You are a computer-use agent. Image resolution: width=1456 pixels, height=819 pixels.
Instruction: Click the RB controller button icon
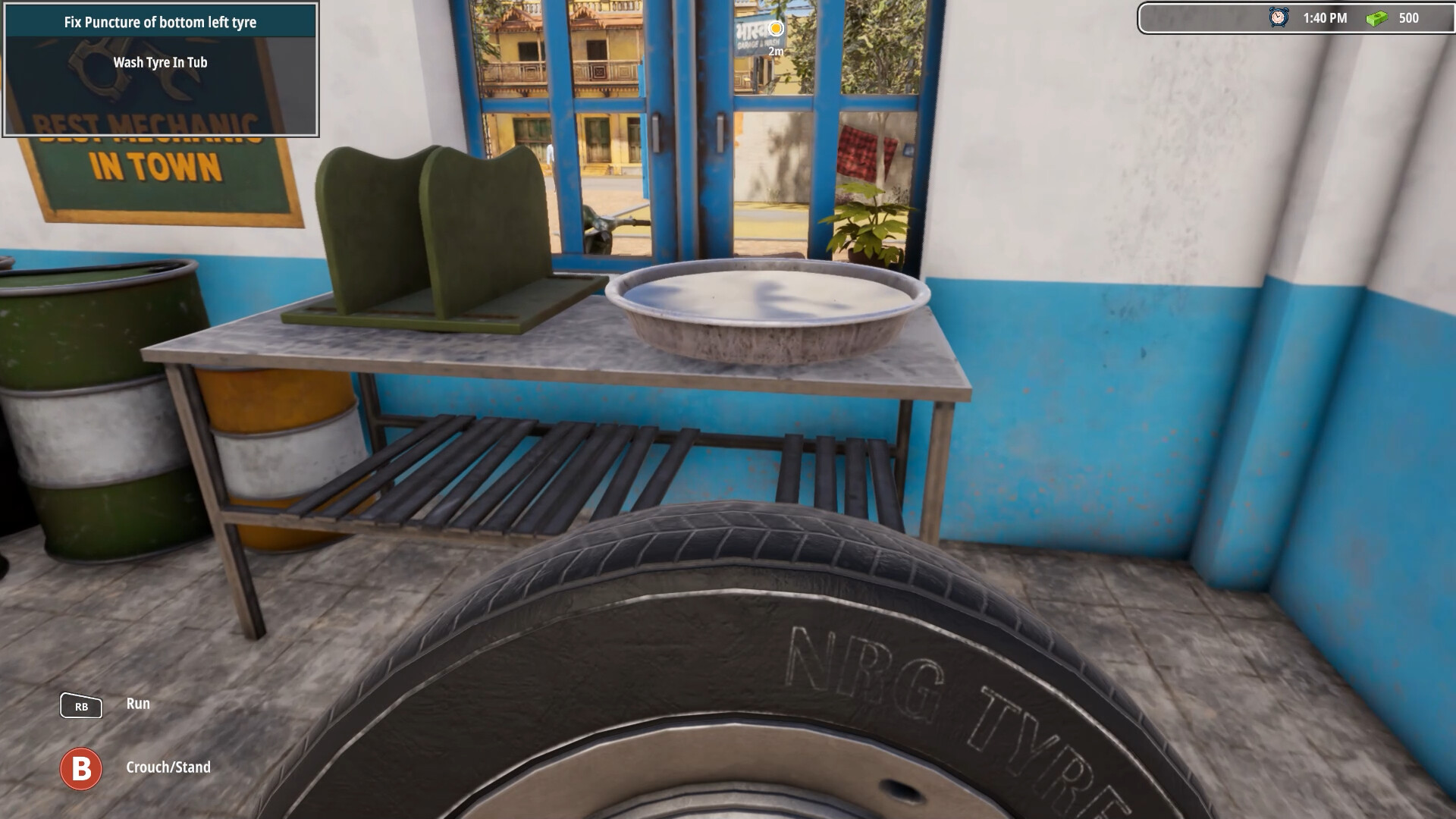(x=82, y=706)
